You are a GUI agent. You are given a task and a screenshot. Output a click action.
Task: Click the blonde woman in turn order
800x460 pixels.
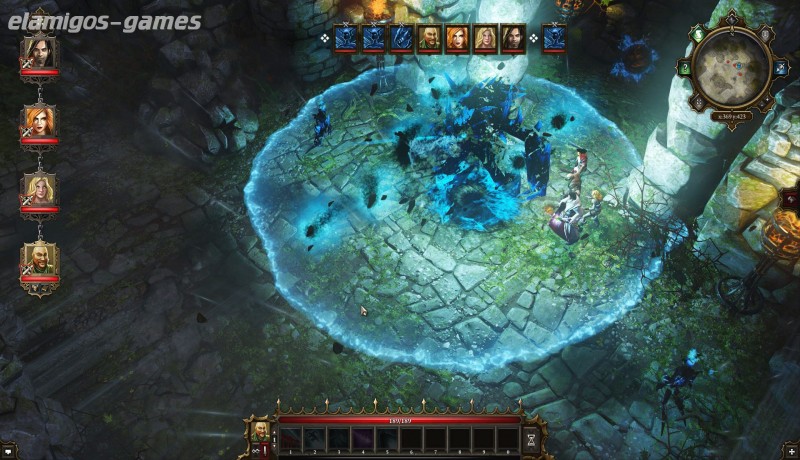(485, 38)
